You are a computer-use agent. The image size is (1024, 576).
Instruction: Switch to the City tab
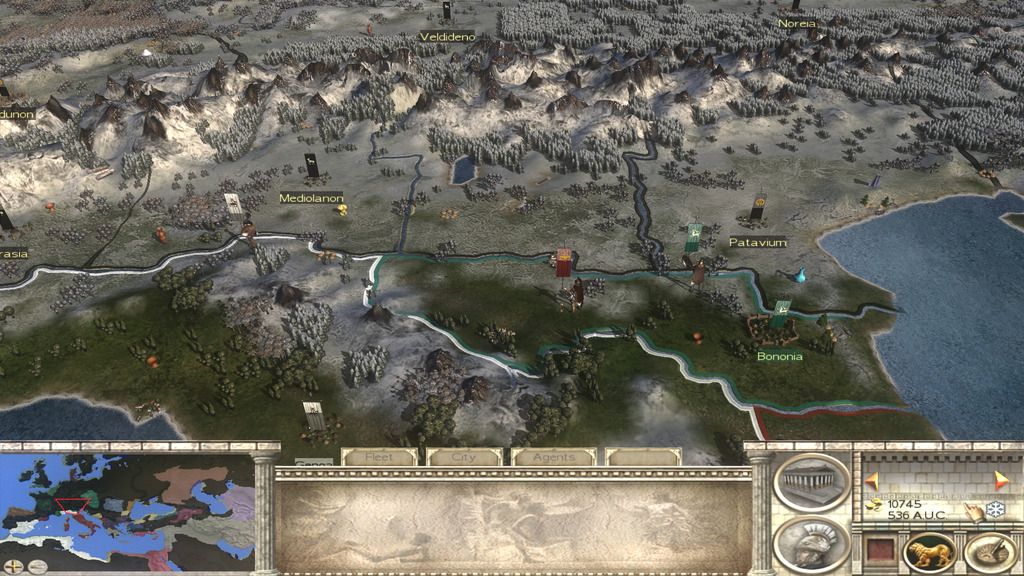point(464,457)
